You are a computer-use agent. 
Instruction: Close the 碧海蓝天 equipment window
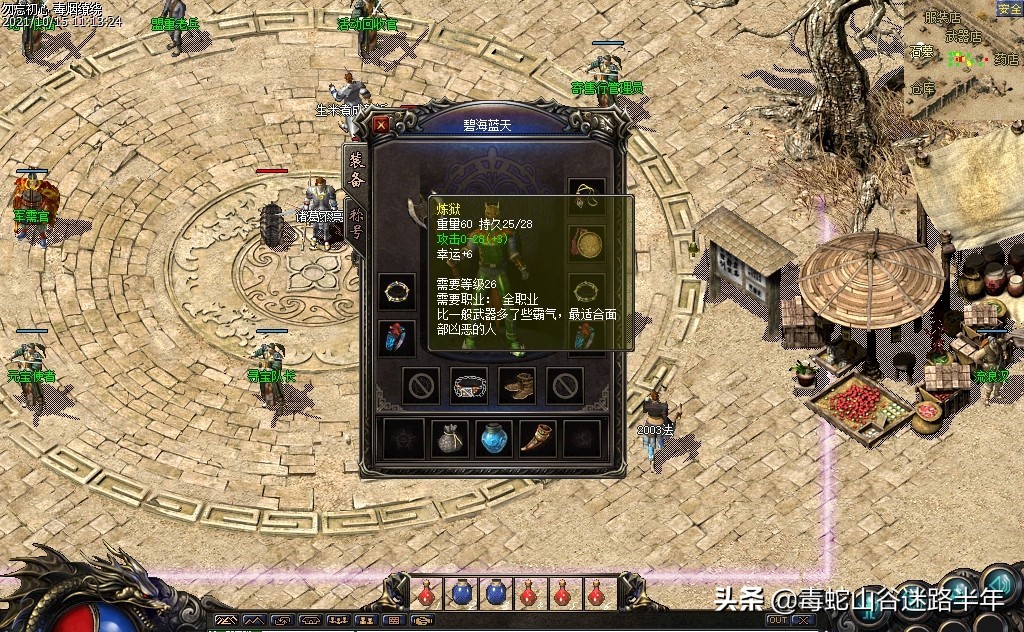point(381,125)
